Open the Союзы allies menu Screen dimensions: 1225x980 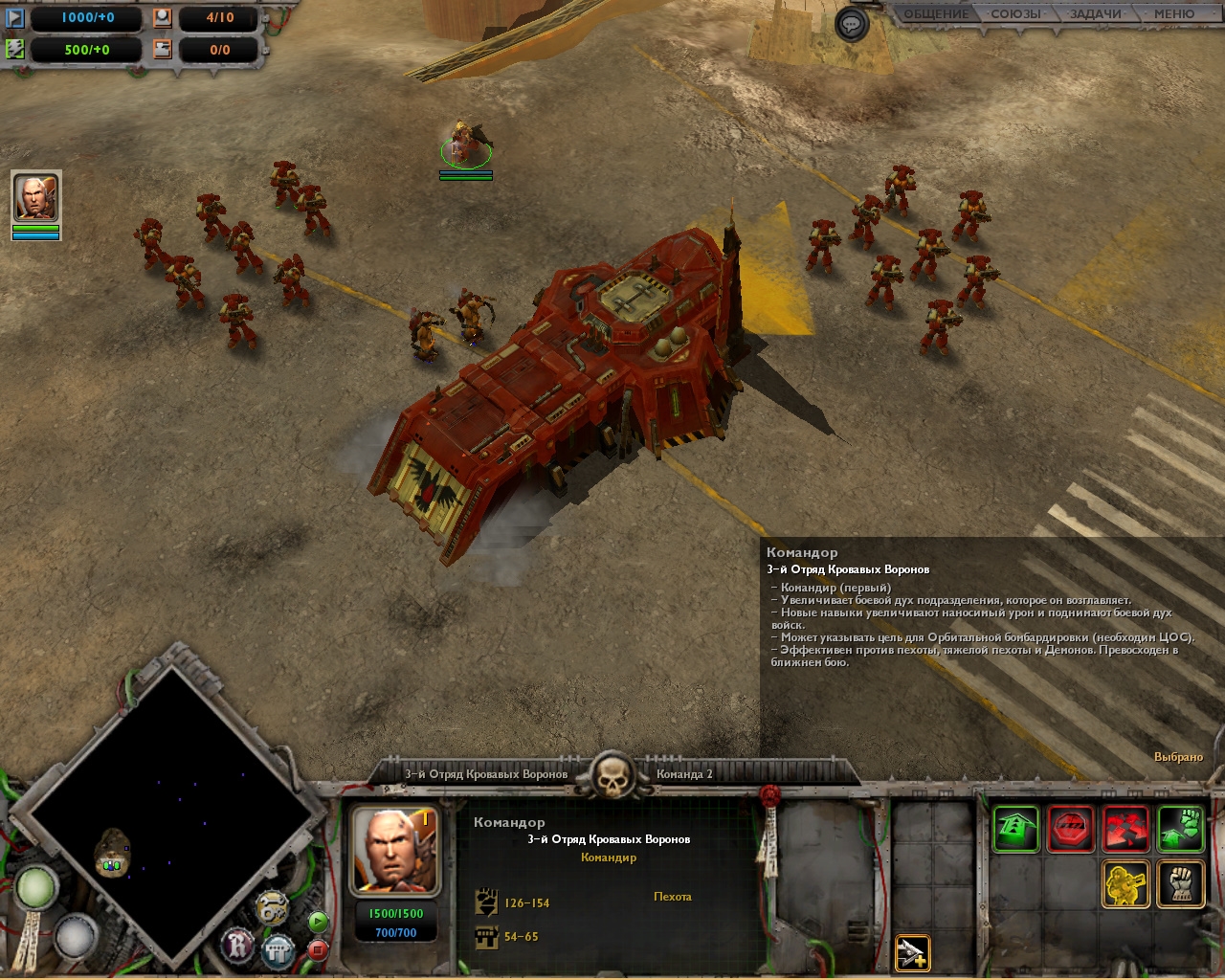pyautogui.click(x=1015, y=14)
